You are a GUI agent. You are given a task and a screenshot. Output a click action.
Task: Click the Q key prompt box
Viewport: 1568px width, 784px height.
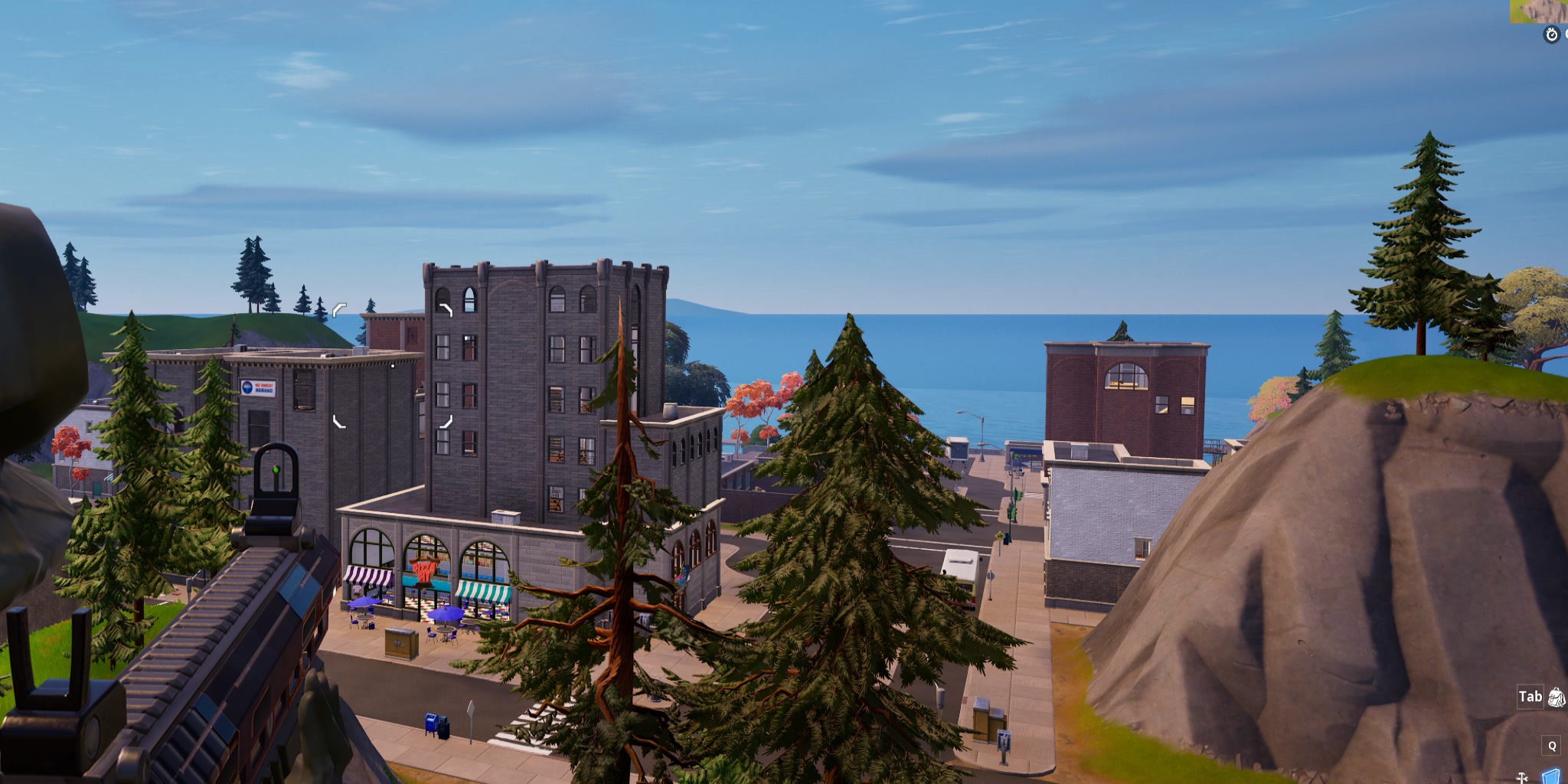pyautogui.click(x=1550, y=744)
